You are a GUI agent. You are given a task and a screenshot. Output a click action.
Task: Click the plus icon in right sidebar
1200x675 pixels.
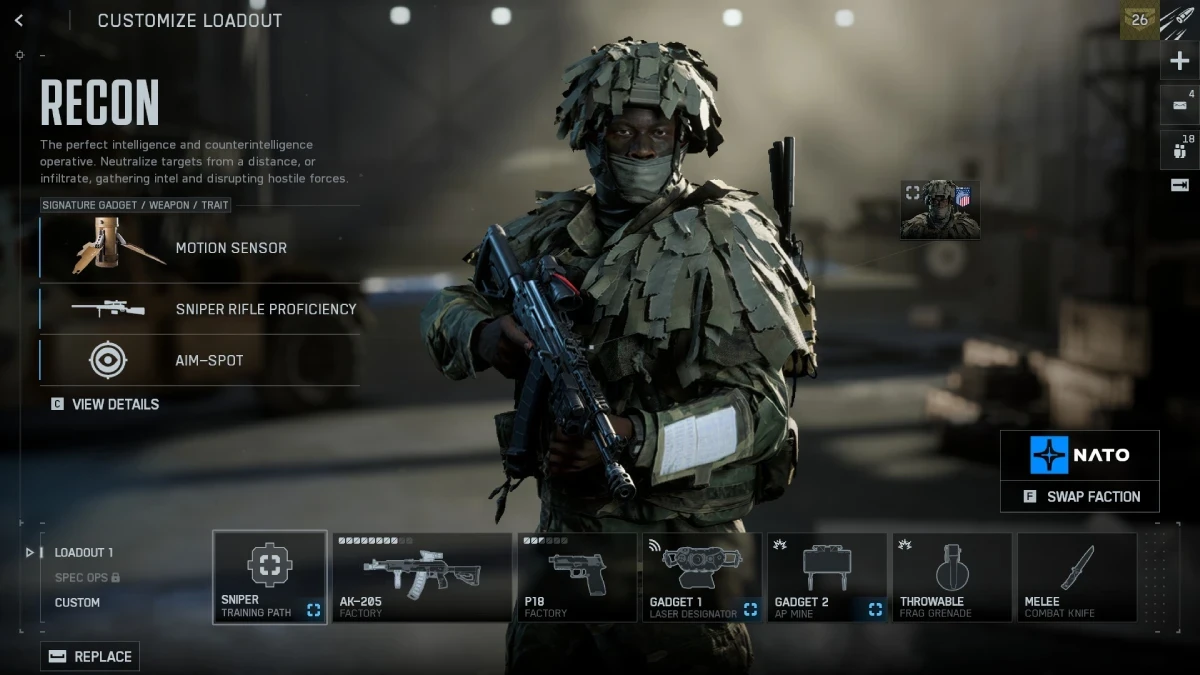click(1180, 61)
